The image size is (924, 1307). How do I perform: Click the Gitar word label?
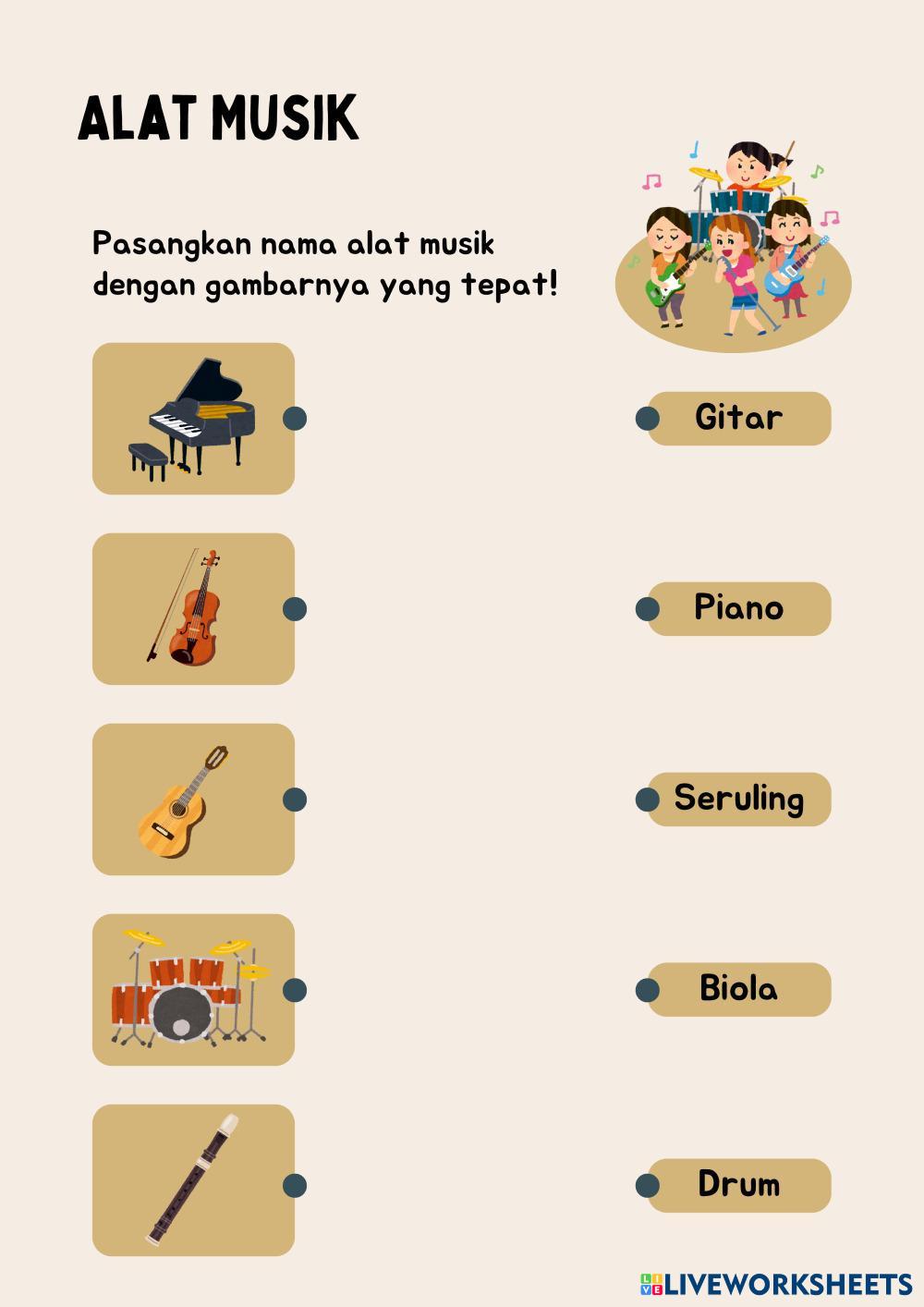click(x=738, y=418)
